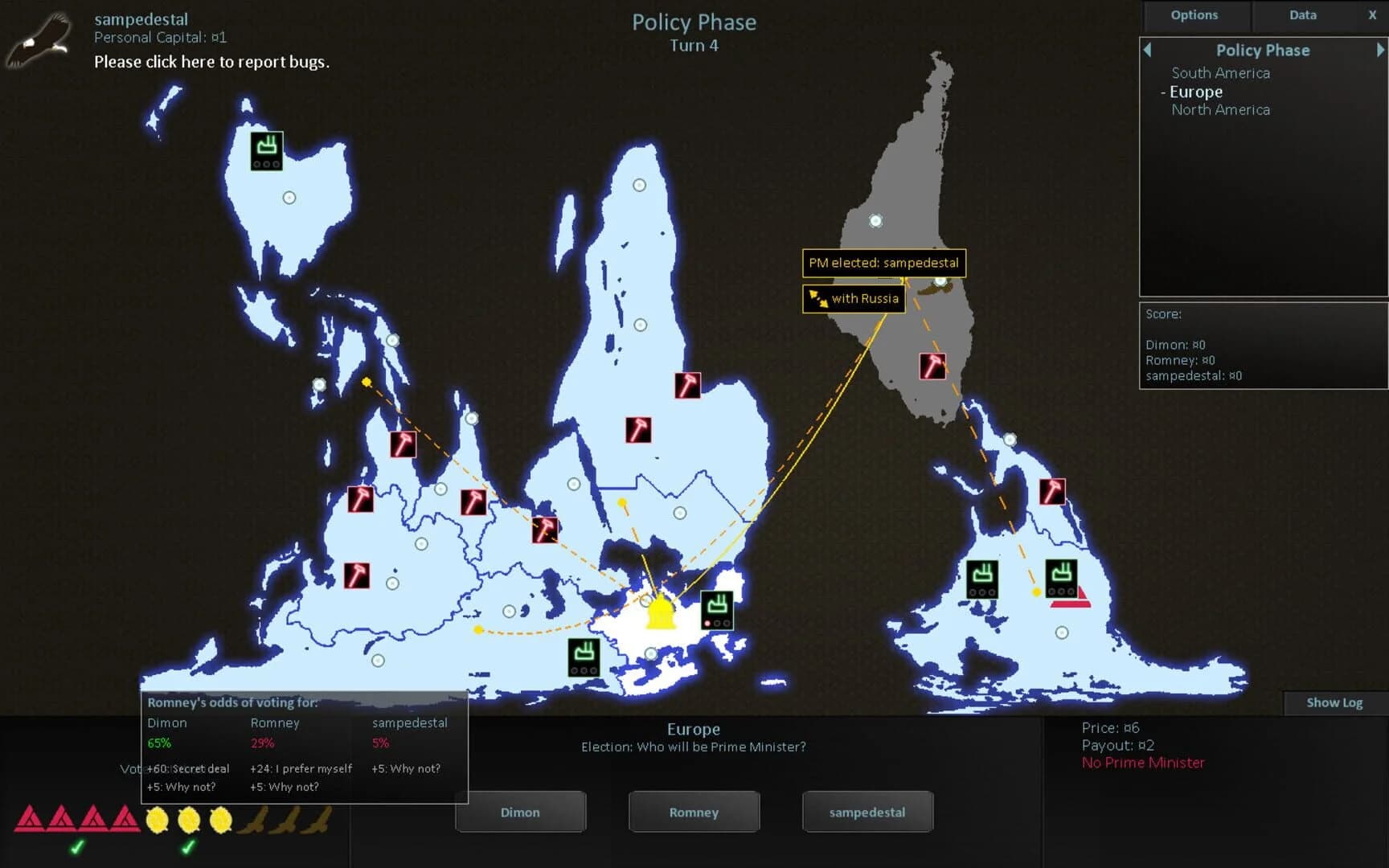1389x868 pixels.
Task: Open the Options tab
Action: point(1194,14)
